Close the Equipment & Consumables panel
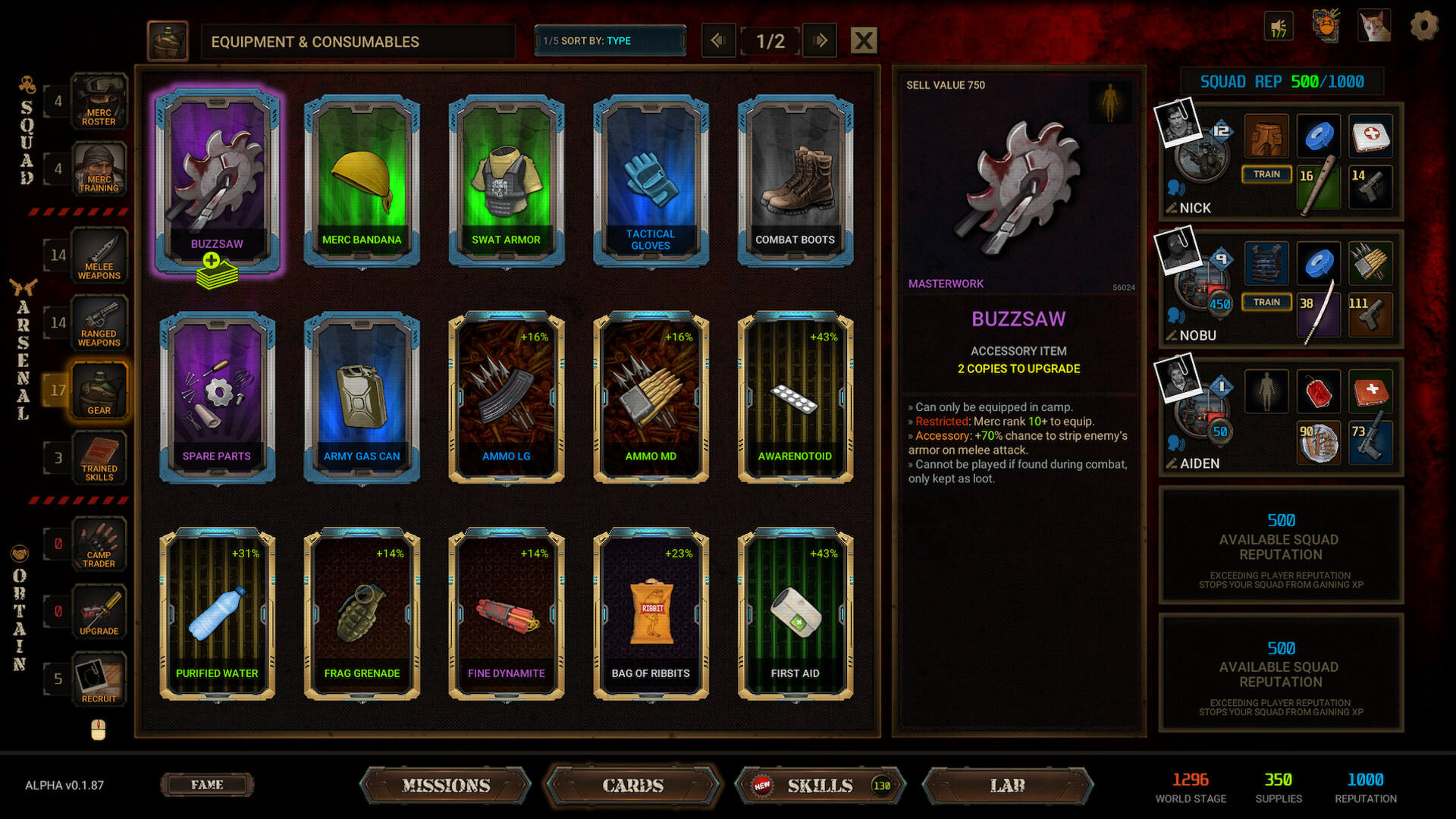1456x819 pixels. (x=864, y=41)
